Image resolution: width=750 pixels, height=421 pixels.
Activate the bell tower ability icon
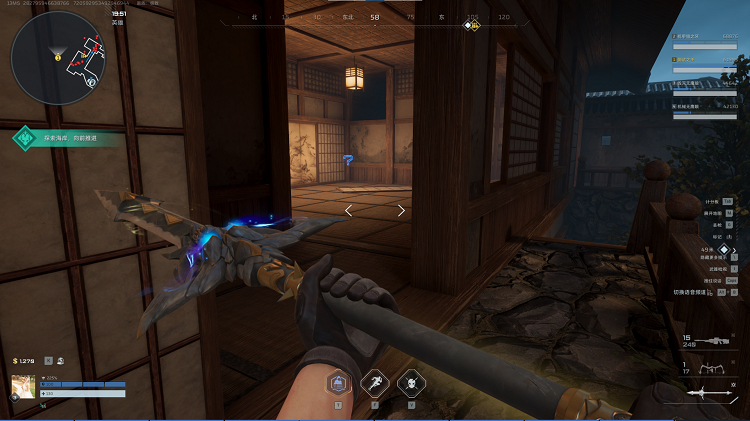[339, 384]
